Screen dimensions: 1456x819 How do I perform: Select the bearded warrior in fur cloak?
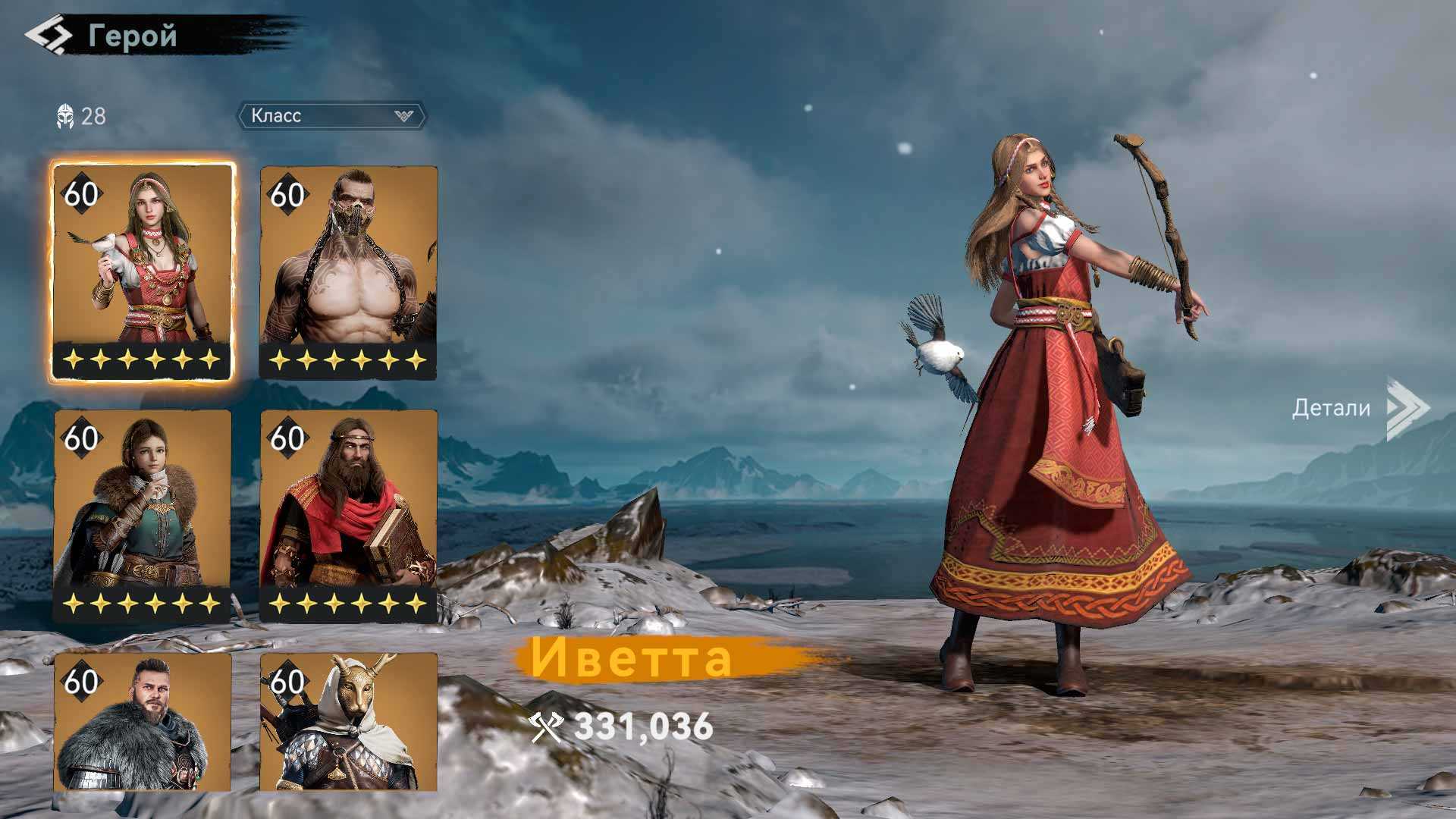coord(143,722)
